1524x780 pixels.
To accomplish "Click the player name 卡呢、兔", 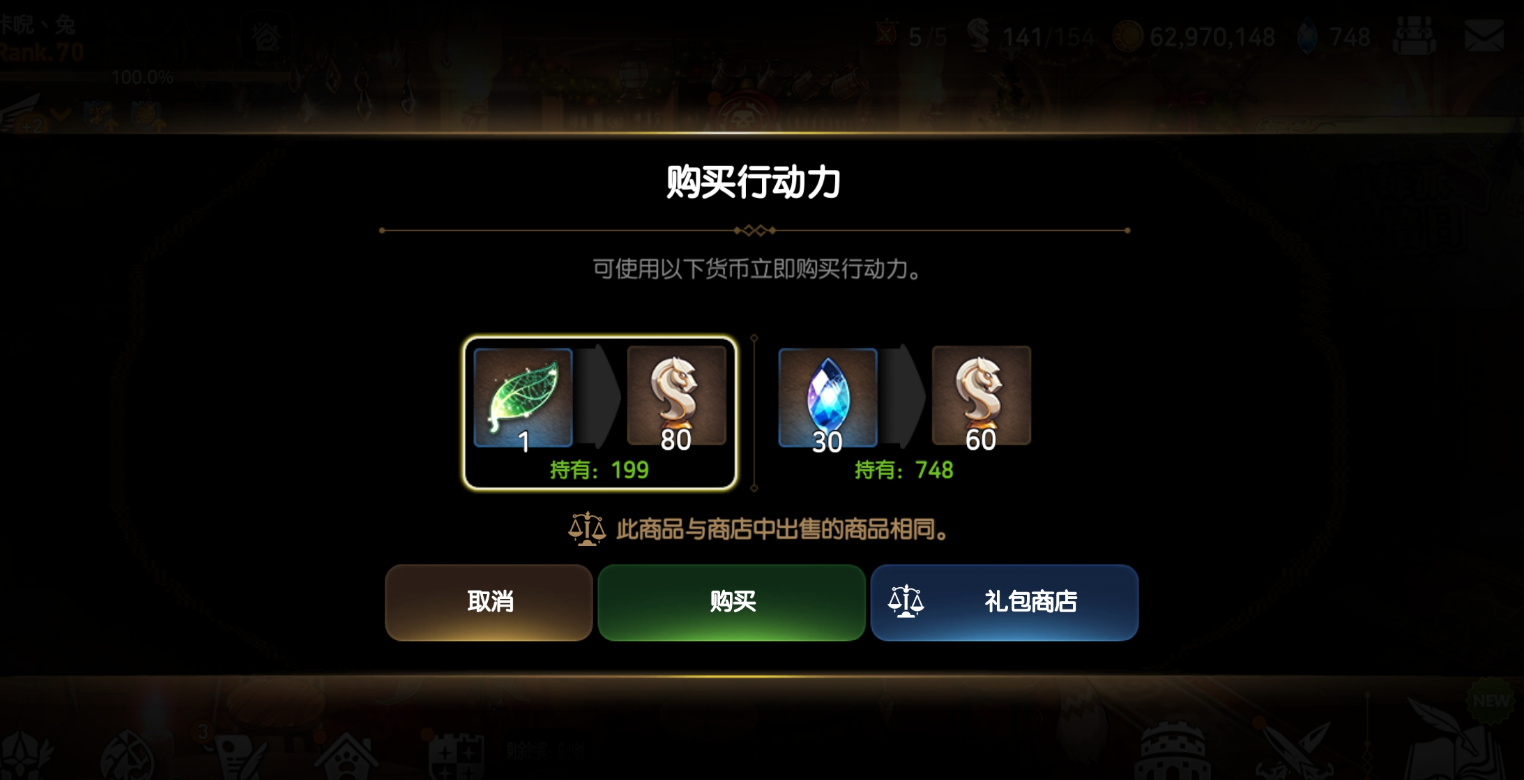I will coord(37,24).
